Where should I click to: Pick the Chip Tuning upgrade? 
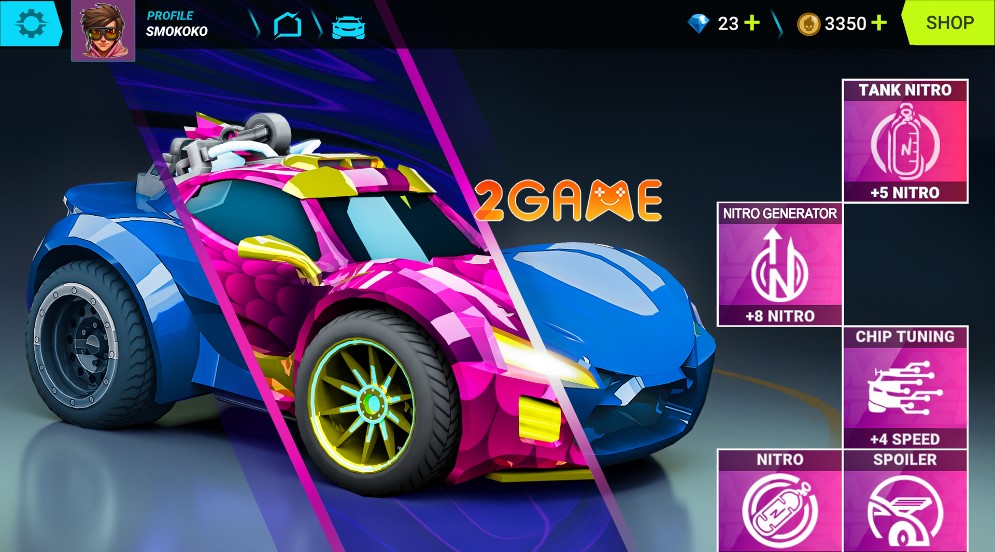tap(905, 388)
